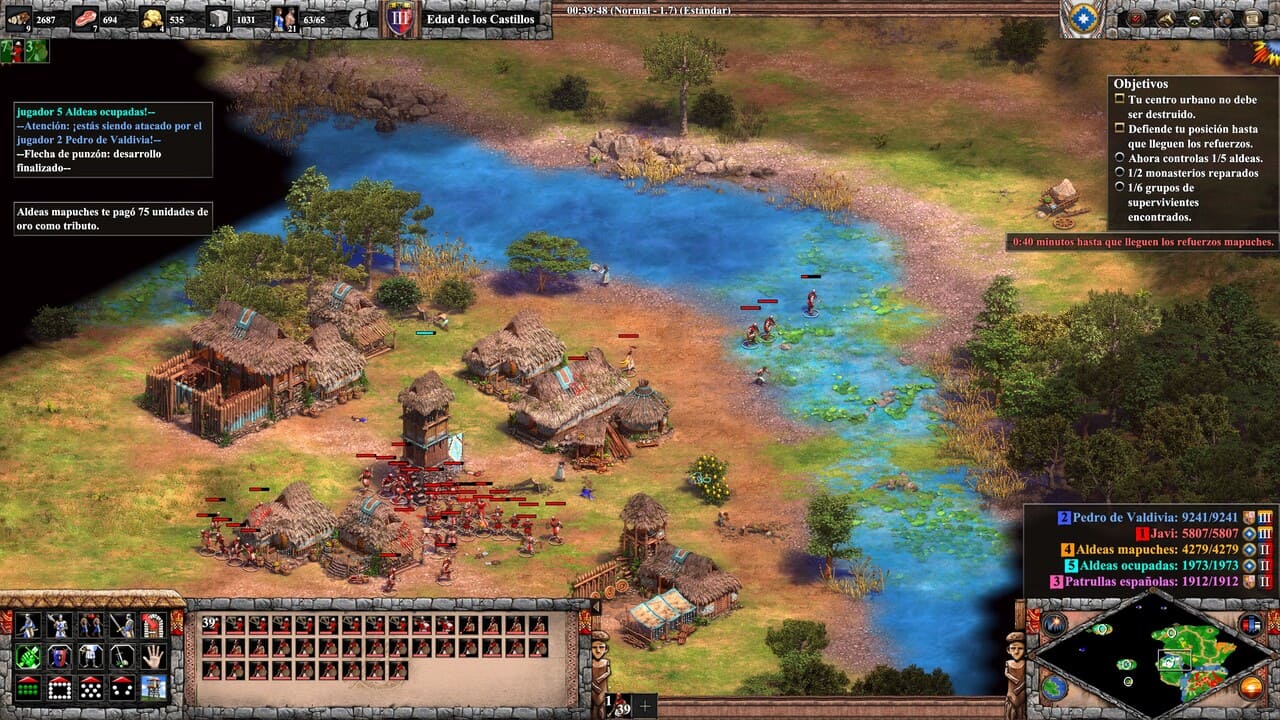Choose the green line formation
Viewport: 1280px width, 720px height.
coord(28,688)
